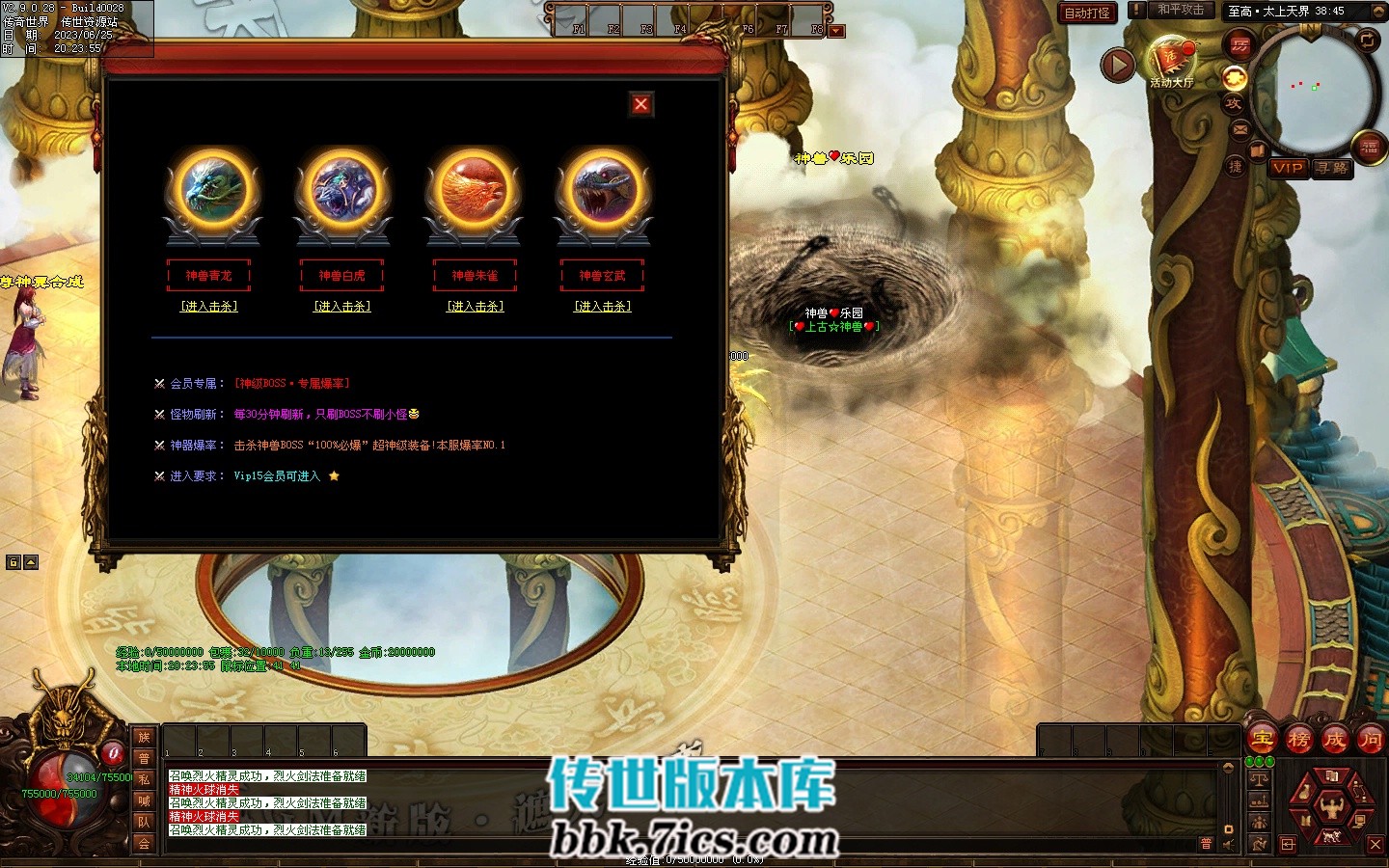This screenshot has height=868, width=1389.
Task: Activate 寻路 pathfinding button
Action: tap(1332, 168)
